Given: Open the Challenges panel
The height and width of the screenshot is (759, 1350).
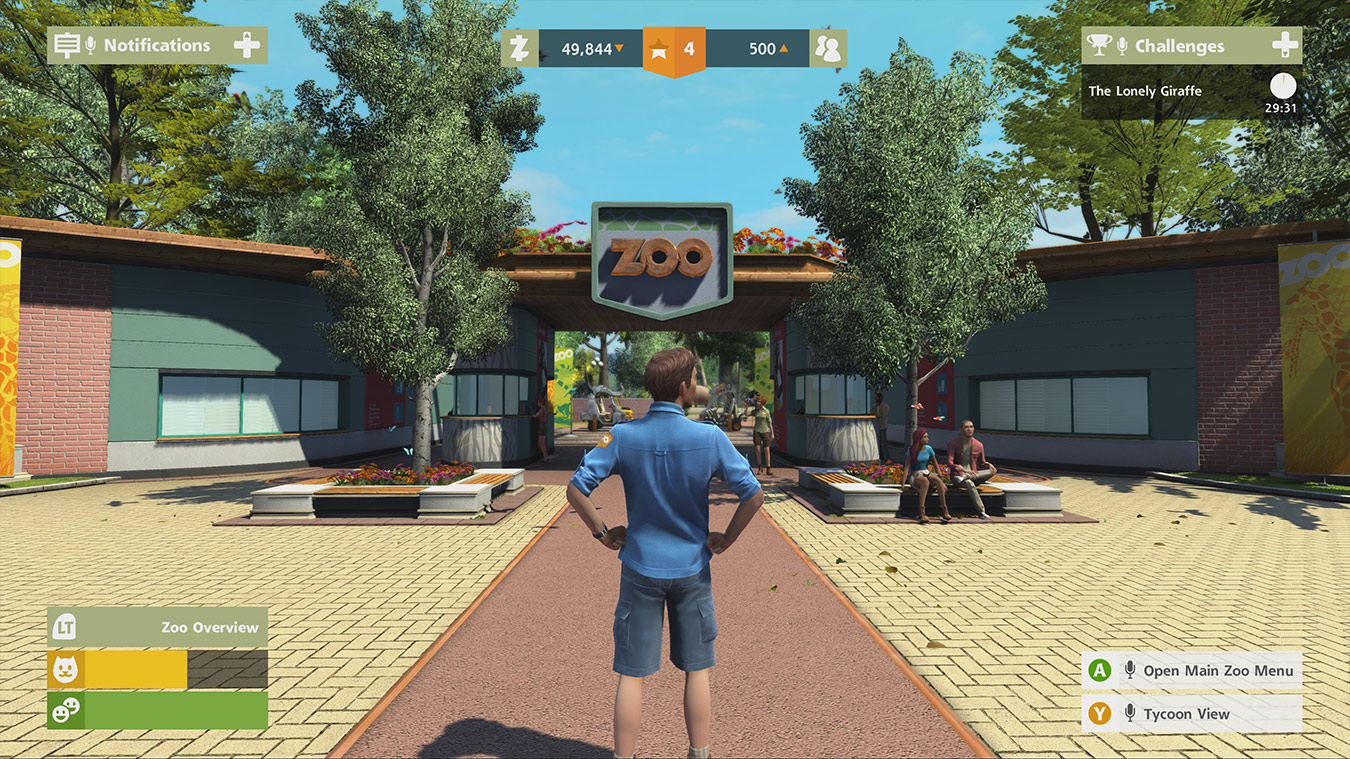Looking at the screenshot, I should click(1179, 46).
